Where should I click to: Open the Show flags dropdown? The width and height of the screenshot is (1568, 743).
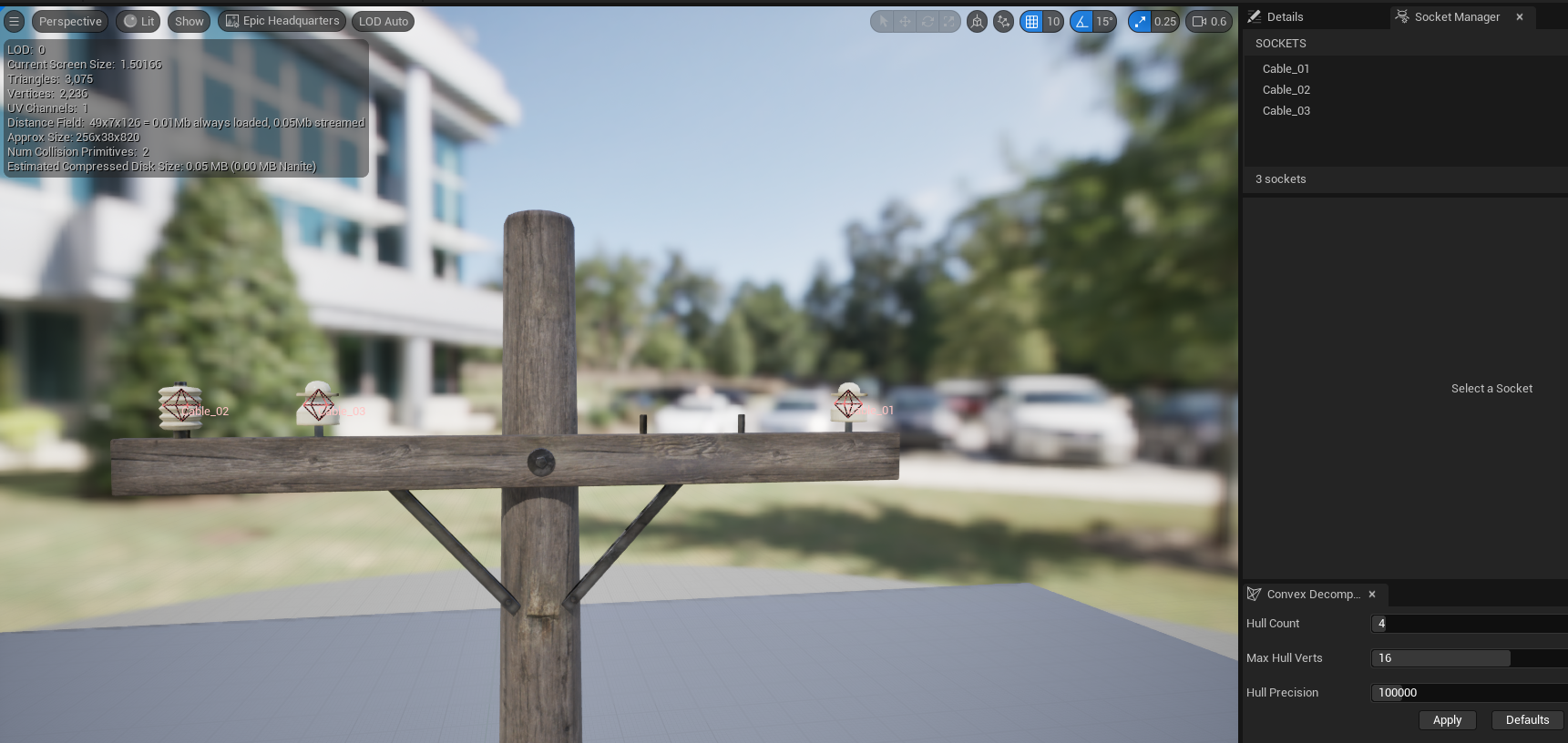point(189,20)
